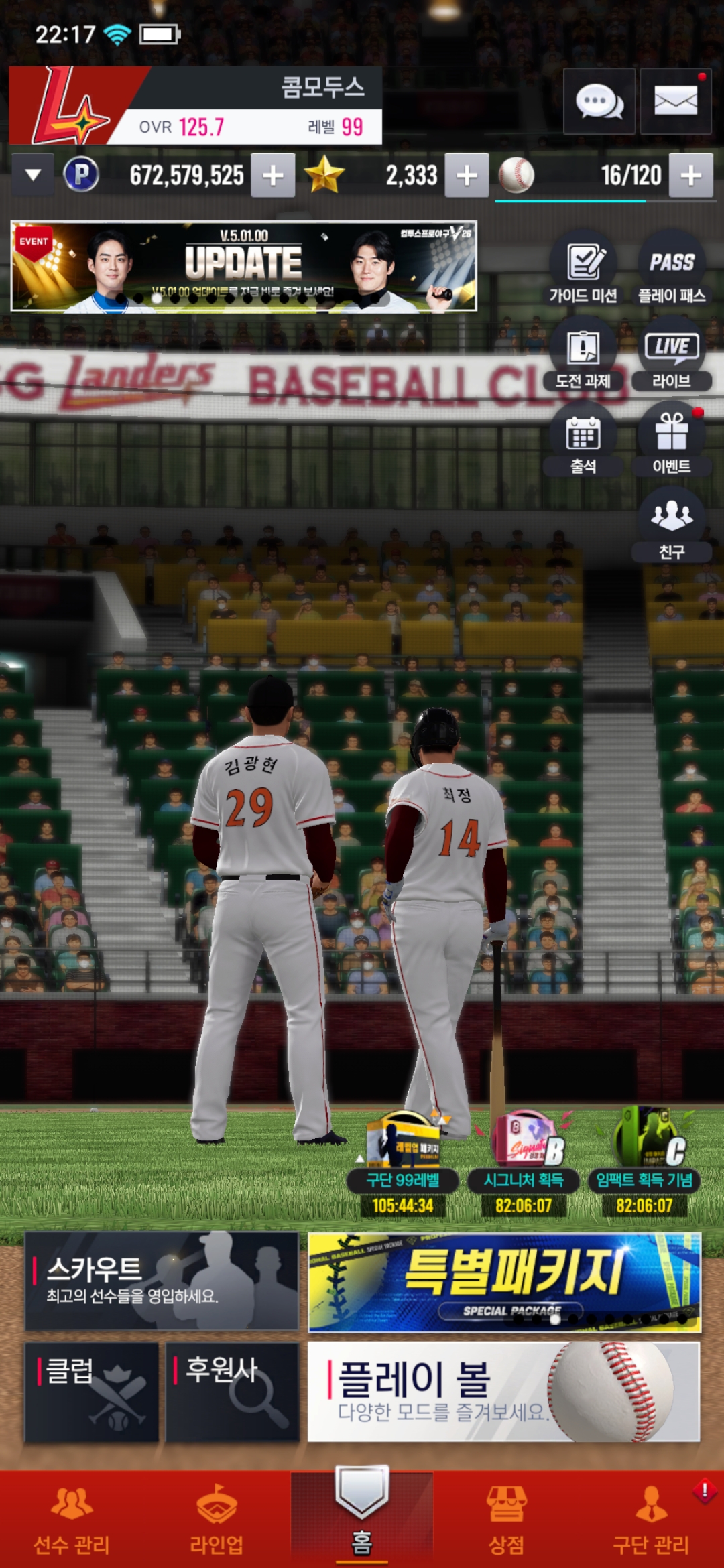
Task: Open the 후원사 sponsor menu
Action: coord(232,1391)
